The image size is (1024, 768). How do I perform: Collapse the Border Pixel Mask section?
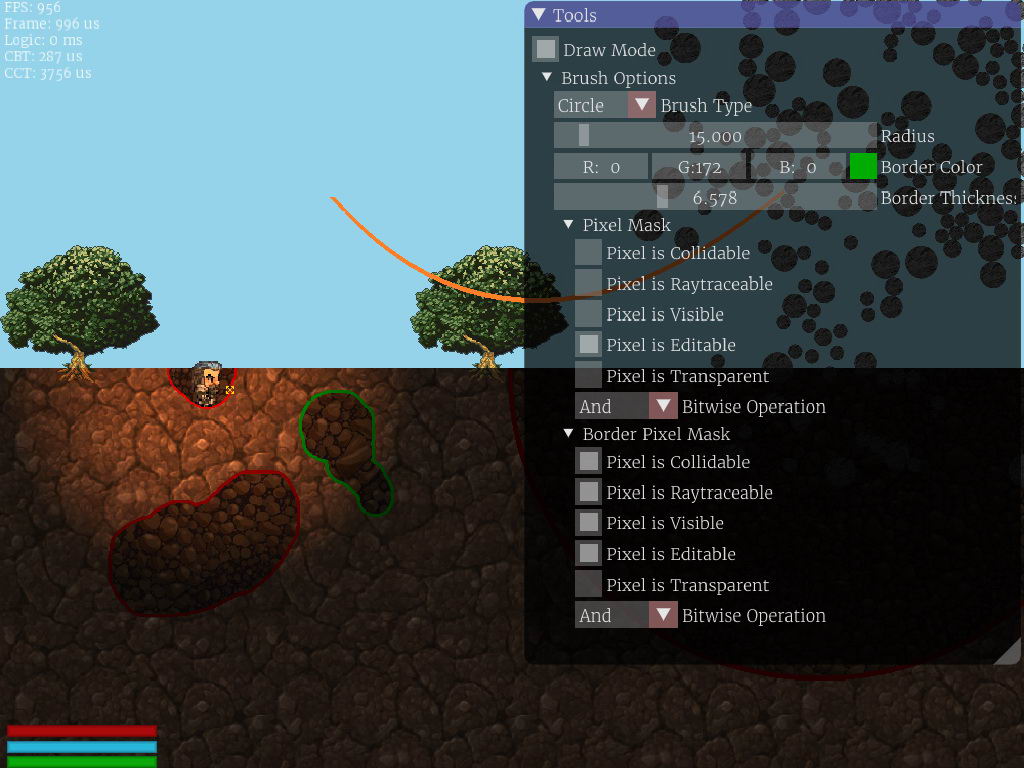[x=569, y=434]
